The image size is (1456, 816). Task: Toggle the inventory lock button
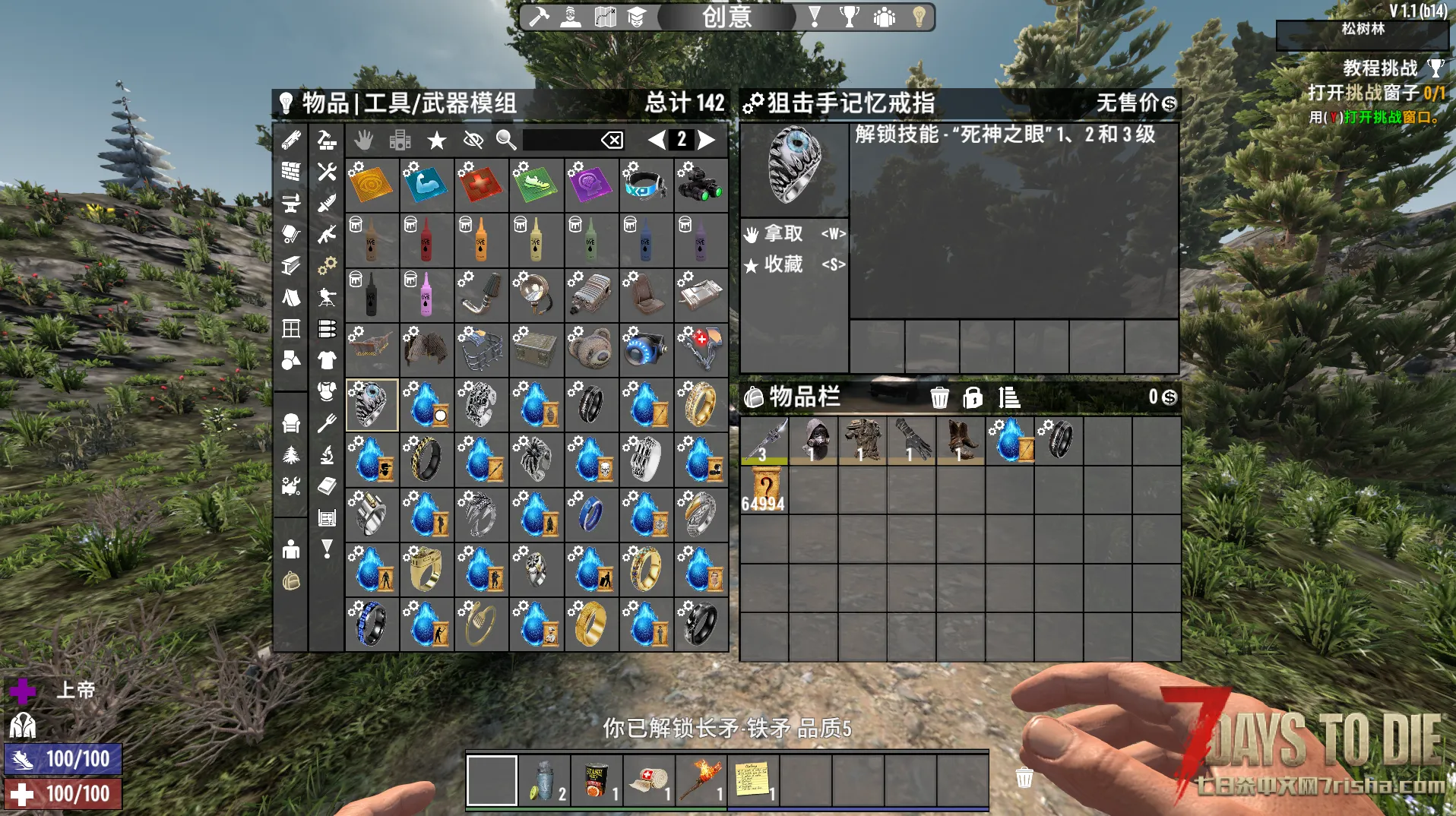[973, 397]
